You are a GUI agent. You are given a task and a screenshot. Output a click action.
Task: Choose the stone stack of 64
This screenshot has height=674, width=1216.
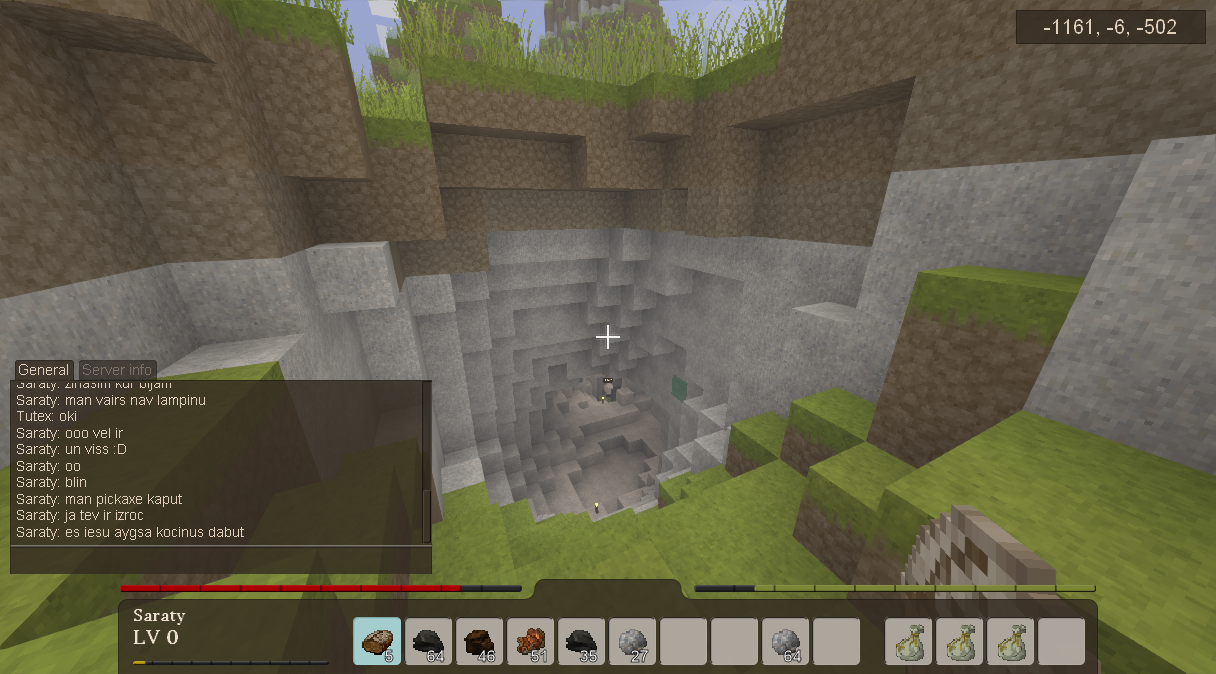click(x=786, y=641)
